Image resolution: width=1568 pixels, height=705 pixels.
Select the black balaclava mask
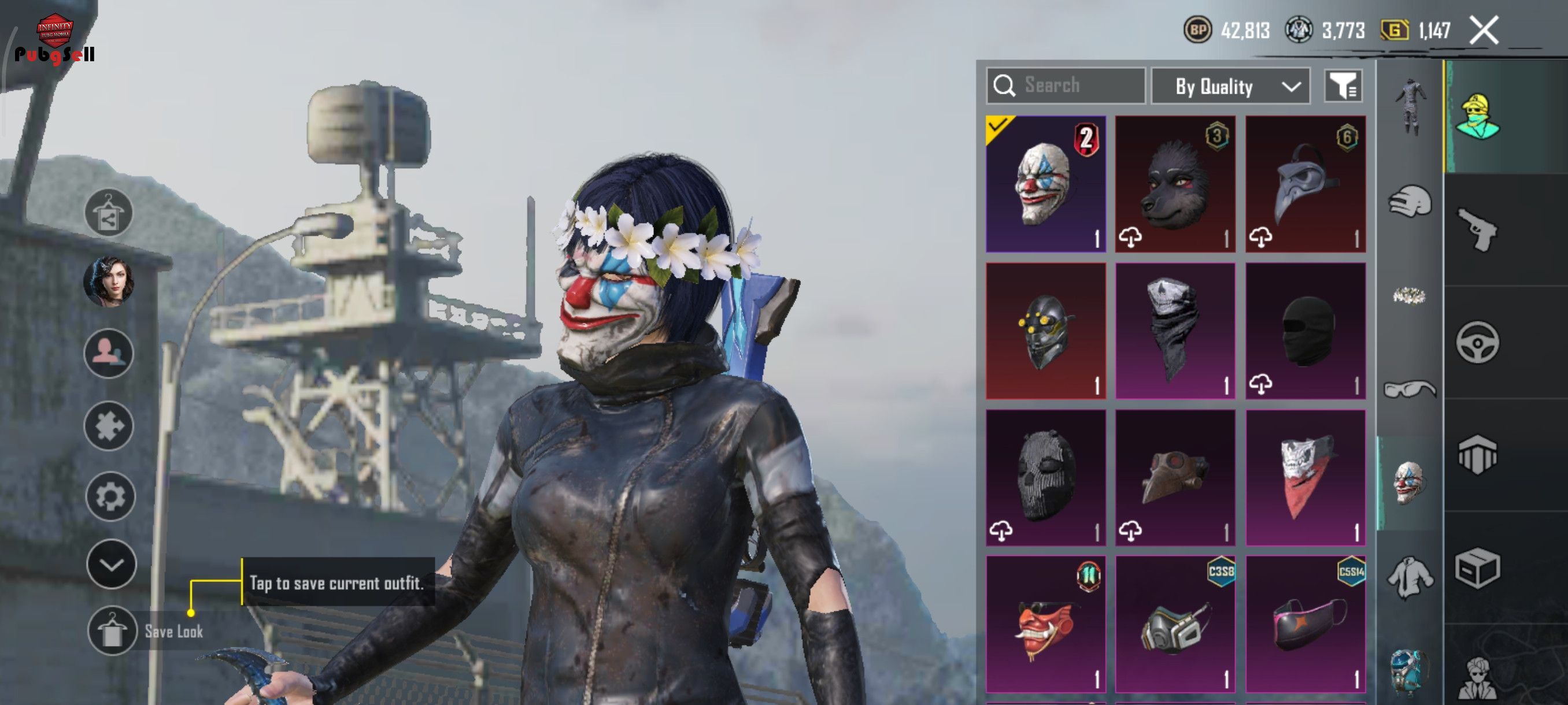point(1305,332)
